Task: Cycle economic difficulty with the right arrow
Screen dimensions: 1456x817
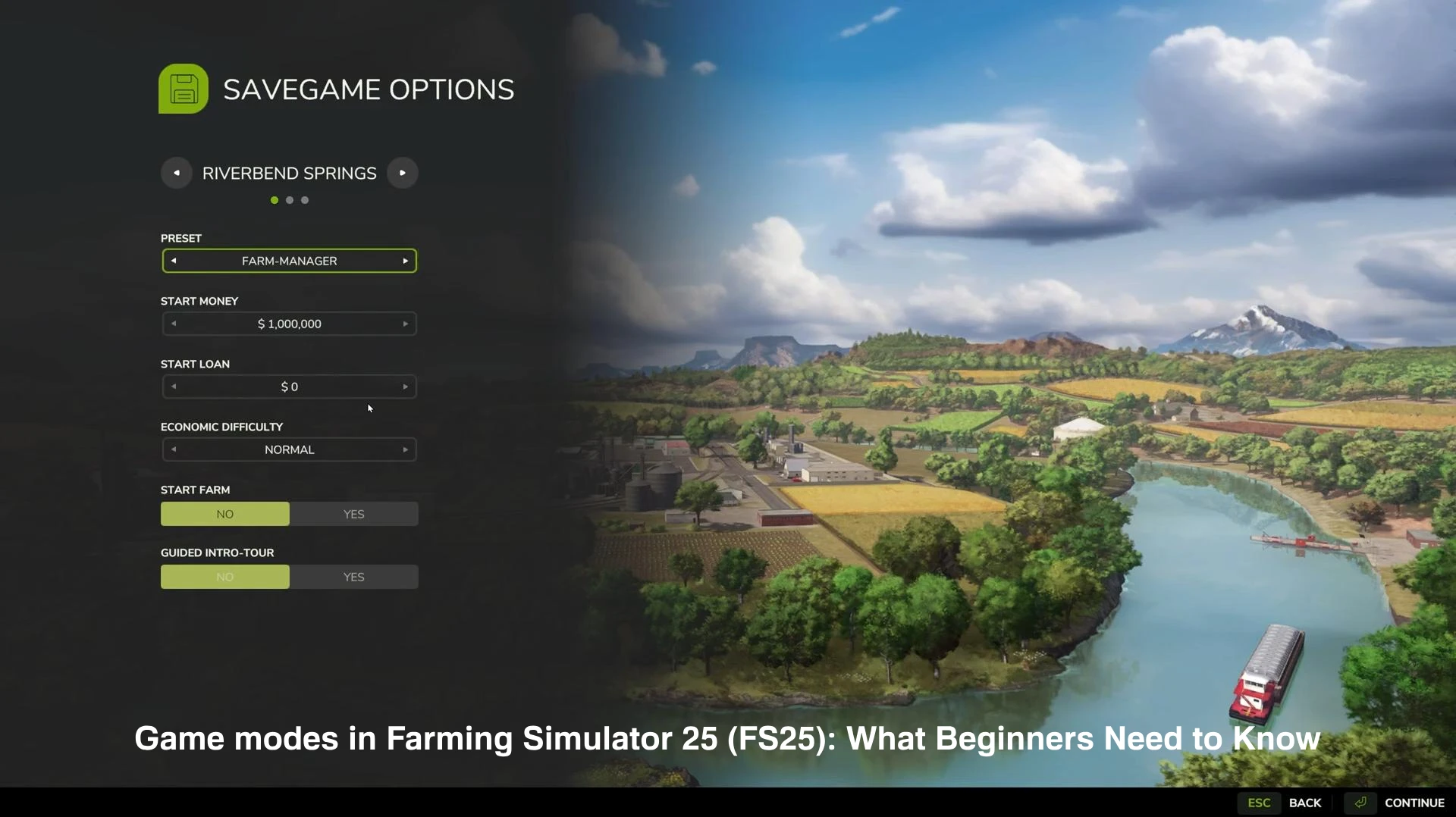Action: [x=406, y=449]
